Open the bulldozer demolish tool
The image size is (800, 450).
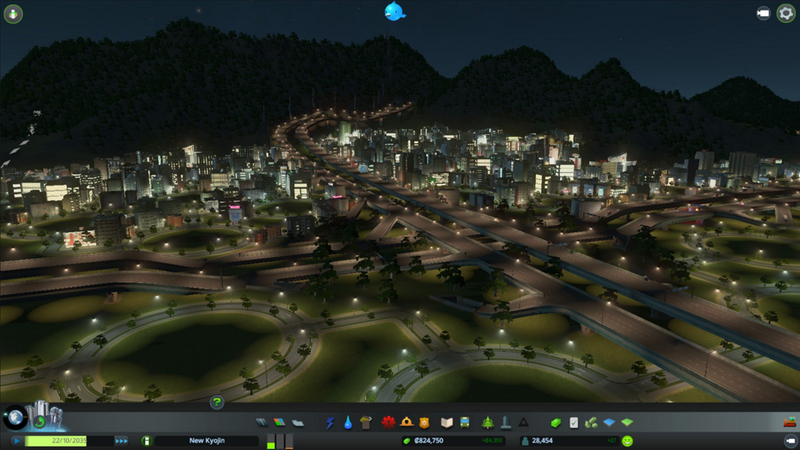pyautogui.click(x=789, y=423)
